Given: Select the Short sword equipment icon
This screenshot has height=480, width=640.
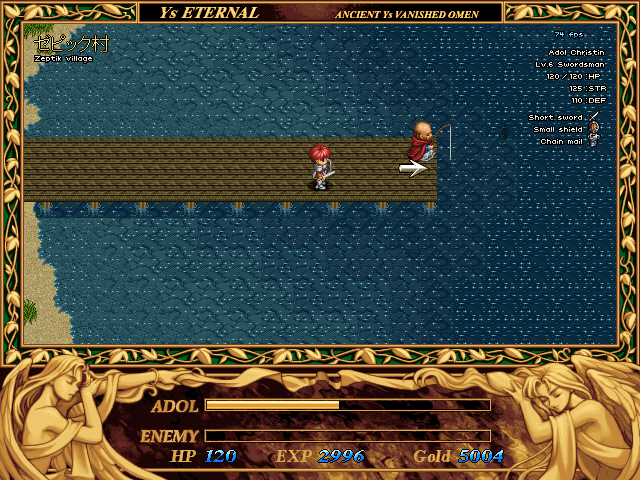Looking at the screenshot, I should coord(593,117).
